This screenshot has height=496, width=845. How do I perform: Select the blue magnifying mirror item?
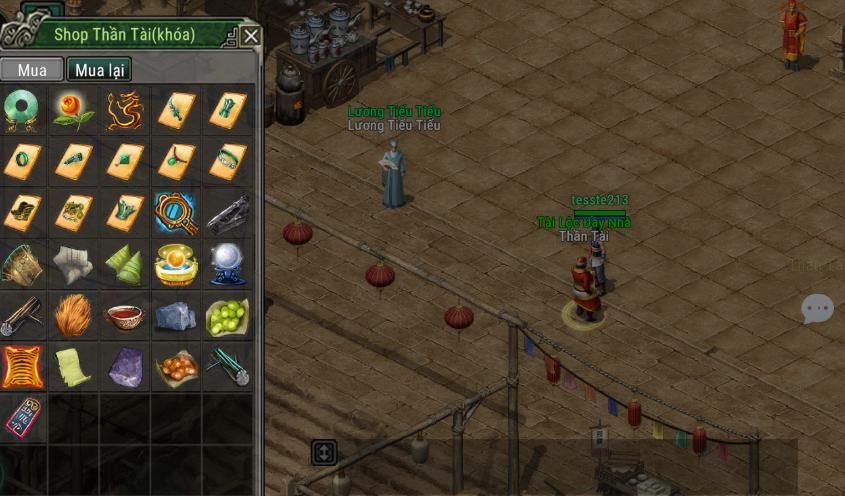[176, 213]
